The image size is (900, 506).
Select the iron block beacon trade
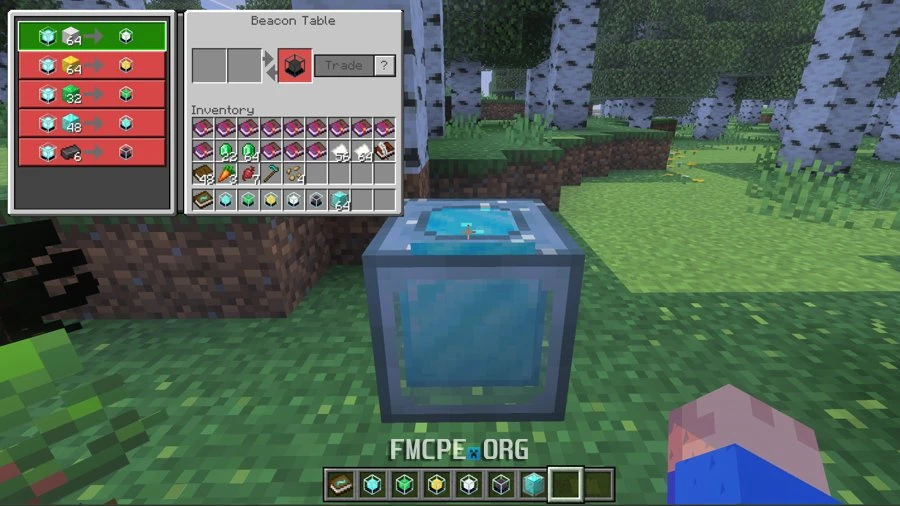click(92, 36)
